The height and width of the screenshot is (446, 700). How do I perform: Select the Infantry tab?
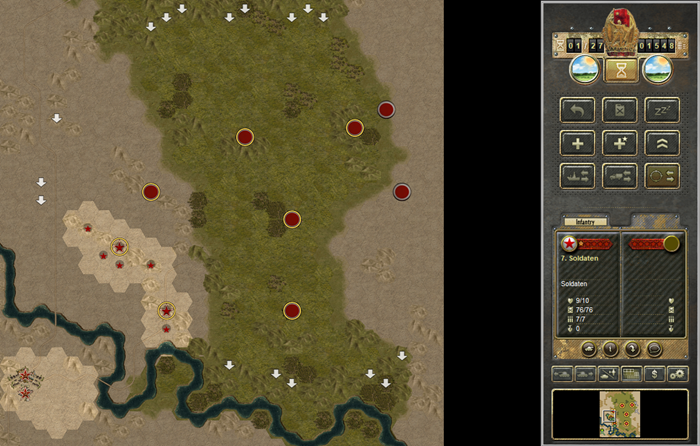580,221
